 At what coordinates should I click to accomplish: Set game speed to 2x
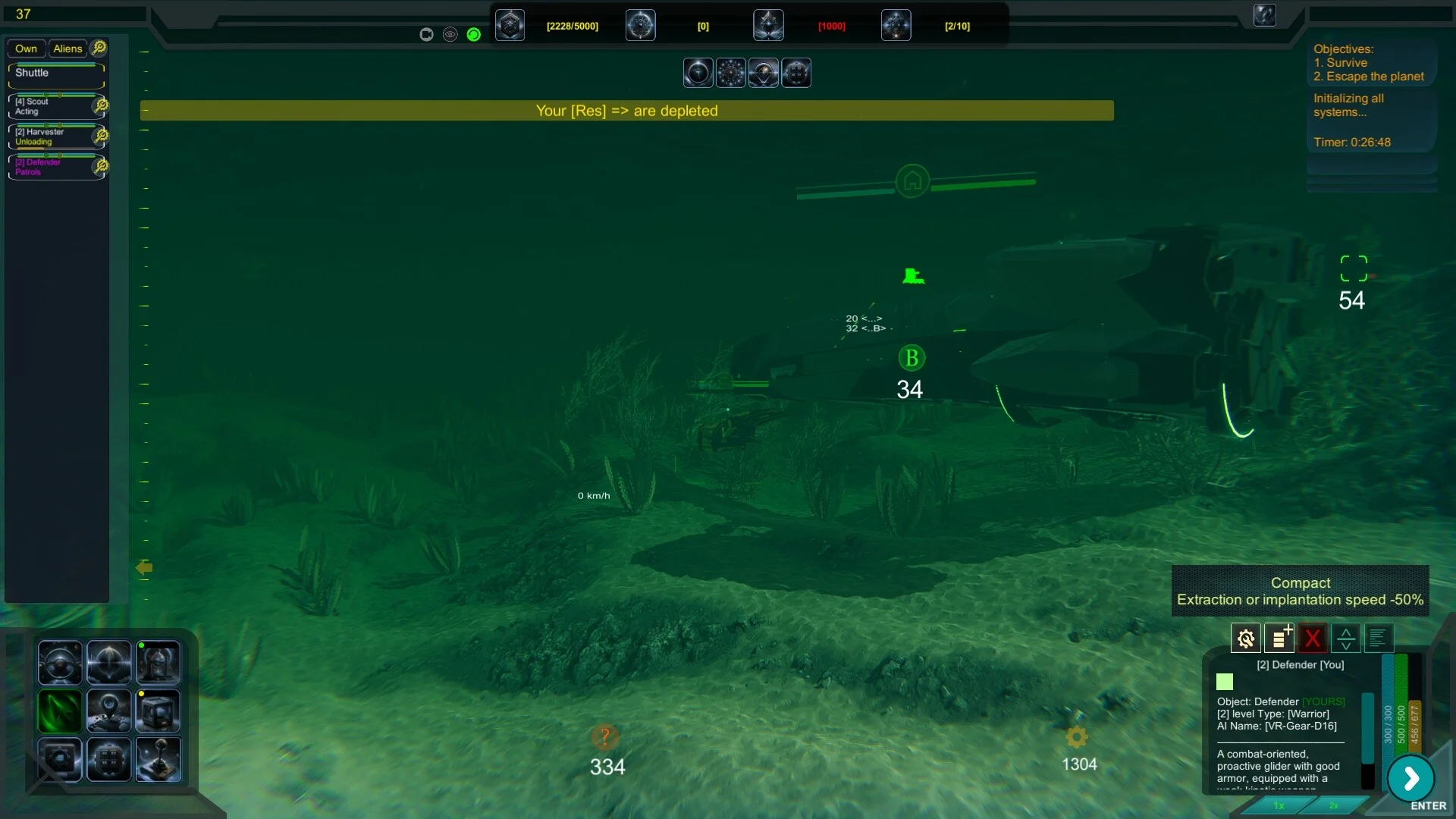(x=1334, y=805)
